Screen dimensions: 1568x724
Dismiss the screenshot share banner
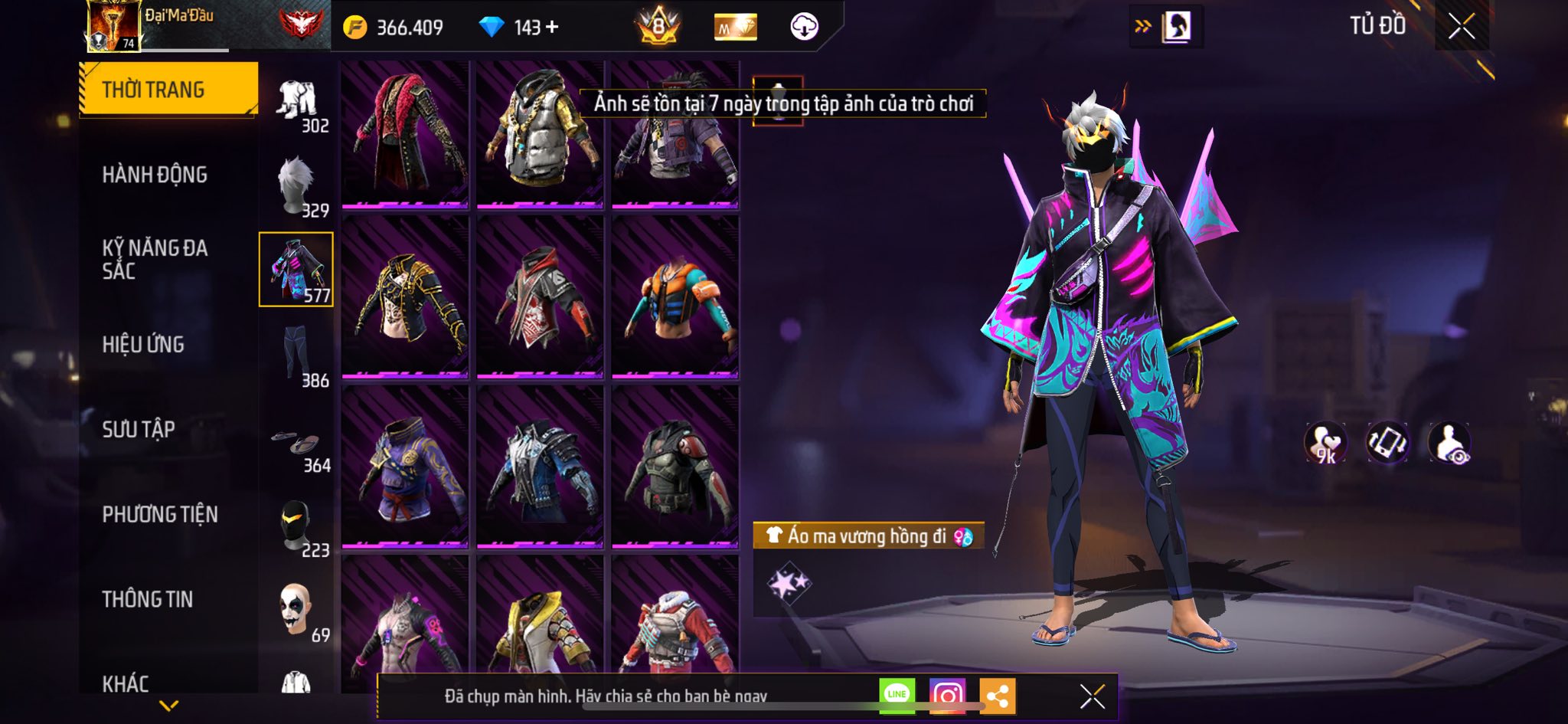(x=1092, y=696)
